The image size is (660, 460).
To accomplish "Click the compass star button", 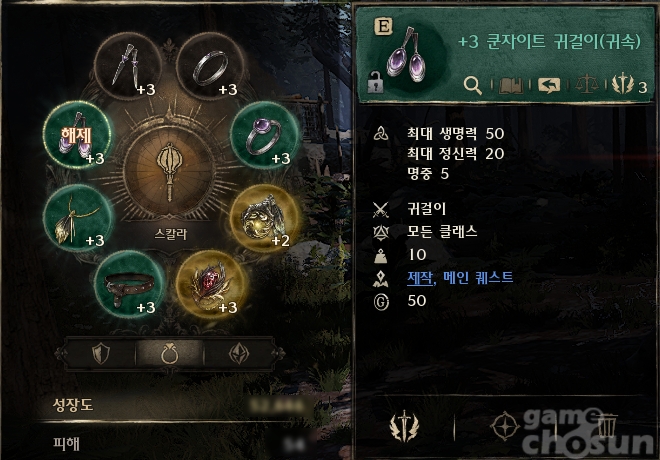I will tap(503, 427).
